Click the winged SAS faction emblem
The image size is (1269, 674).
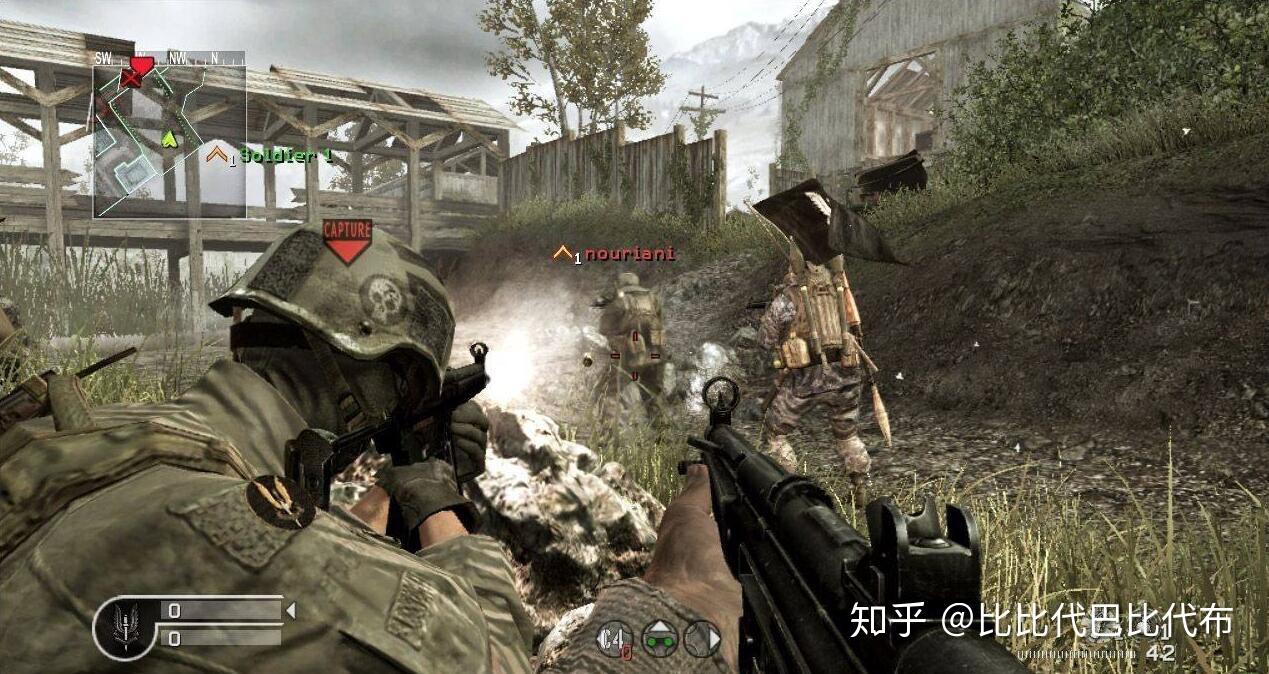(125, 627)
